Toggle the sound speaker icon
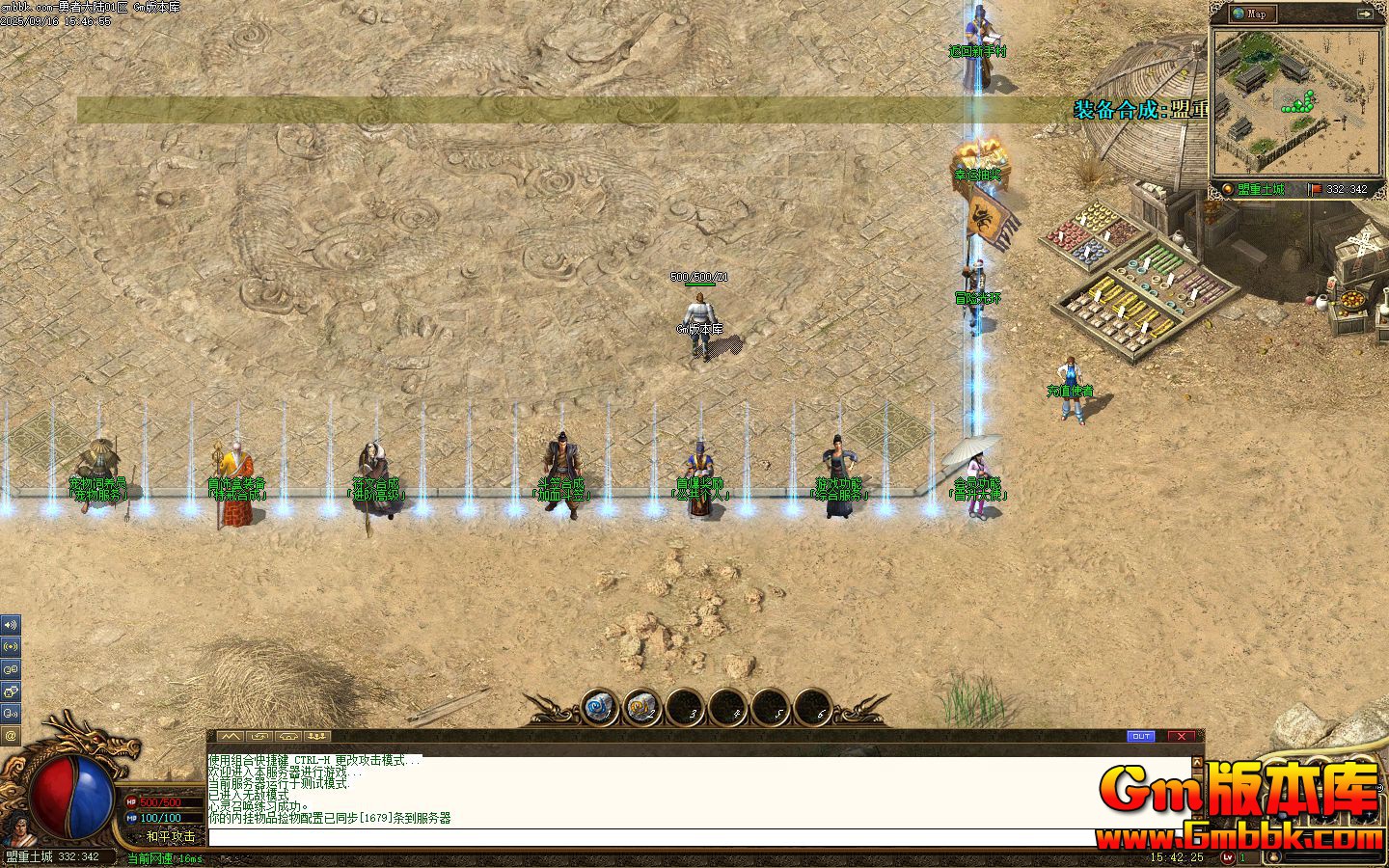 [x=11, y=625]
